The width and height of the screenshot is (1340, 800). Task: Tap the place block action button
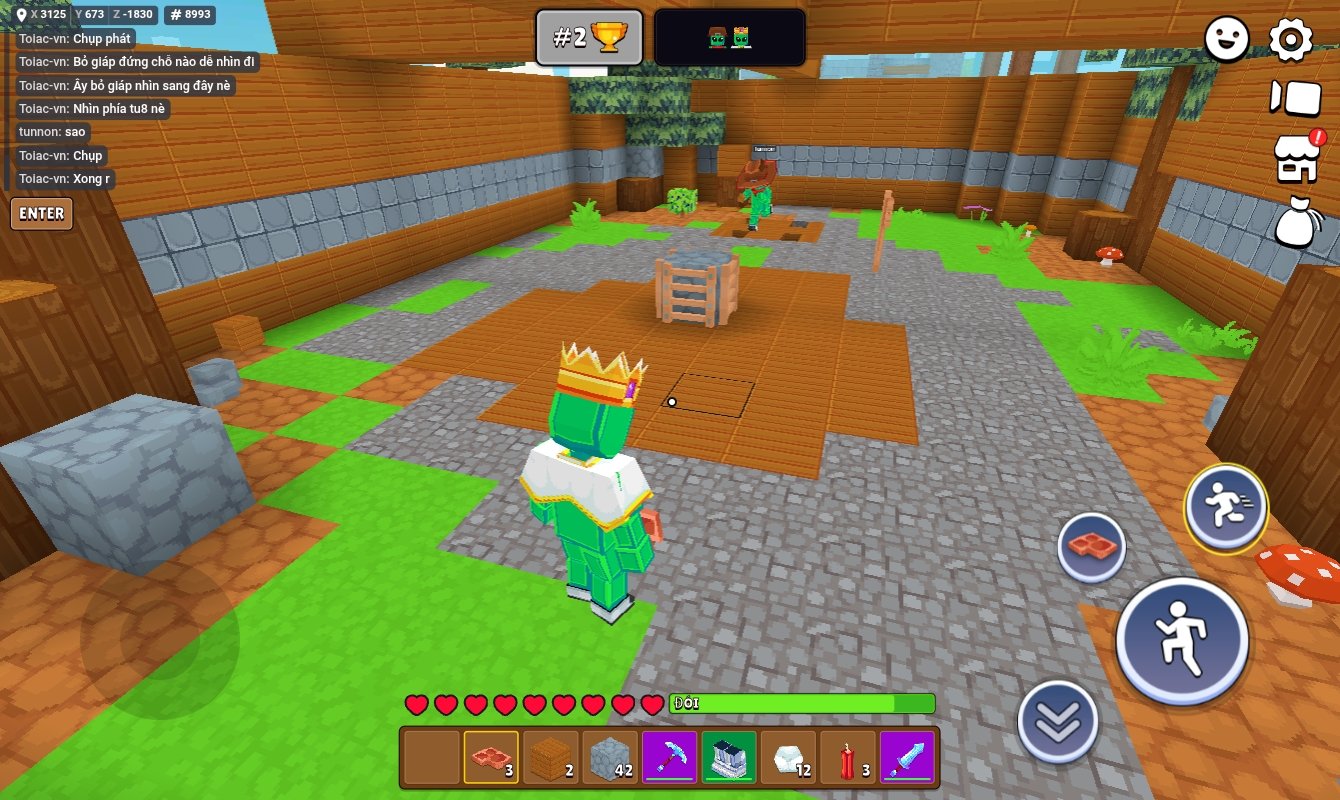point(1092,547)
